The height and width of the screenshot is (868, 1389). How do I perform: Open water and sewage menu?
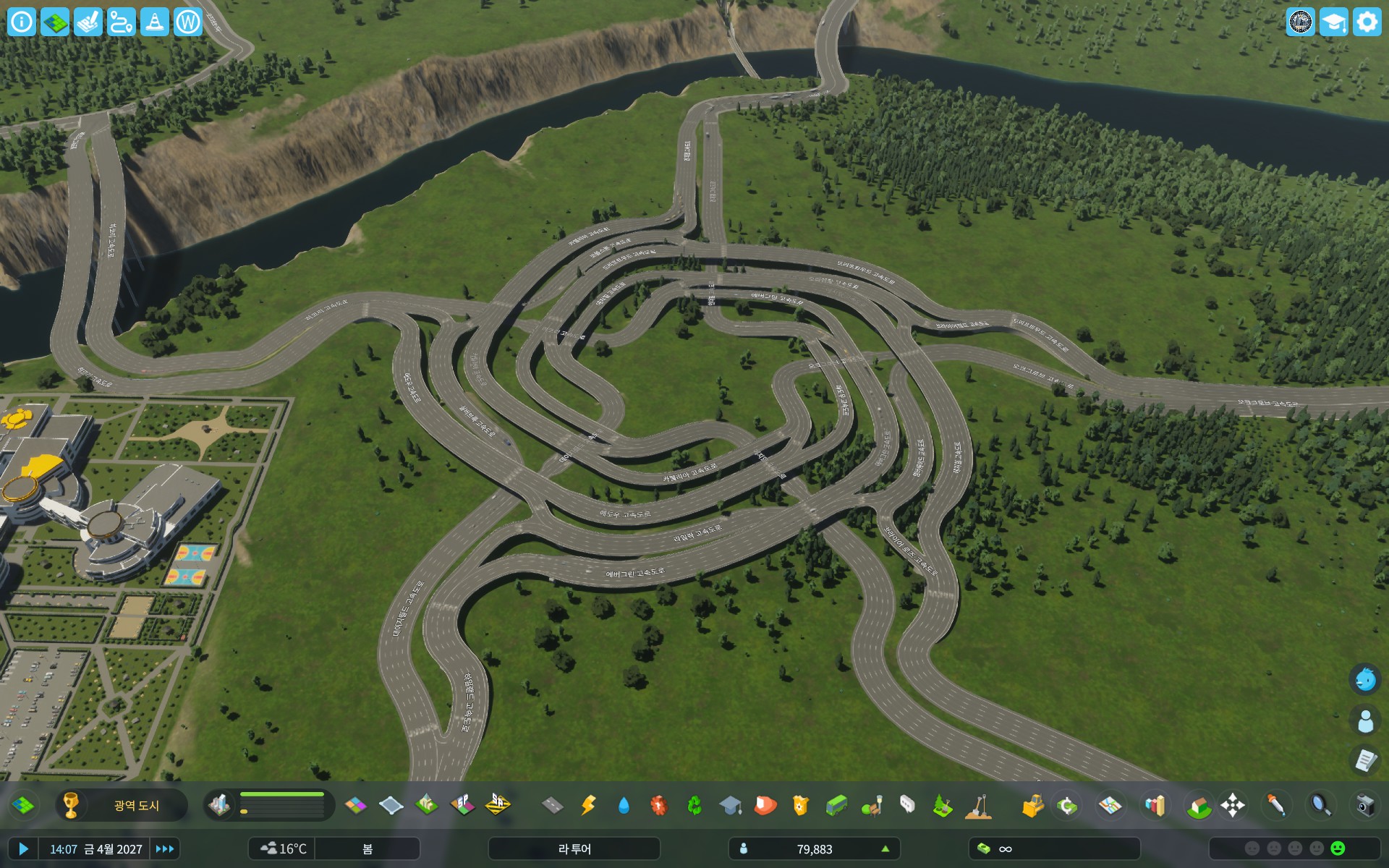pyautogui.click(x=624, y=805)
